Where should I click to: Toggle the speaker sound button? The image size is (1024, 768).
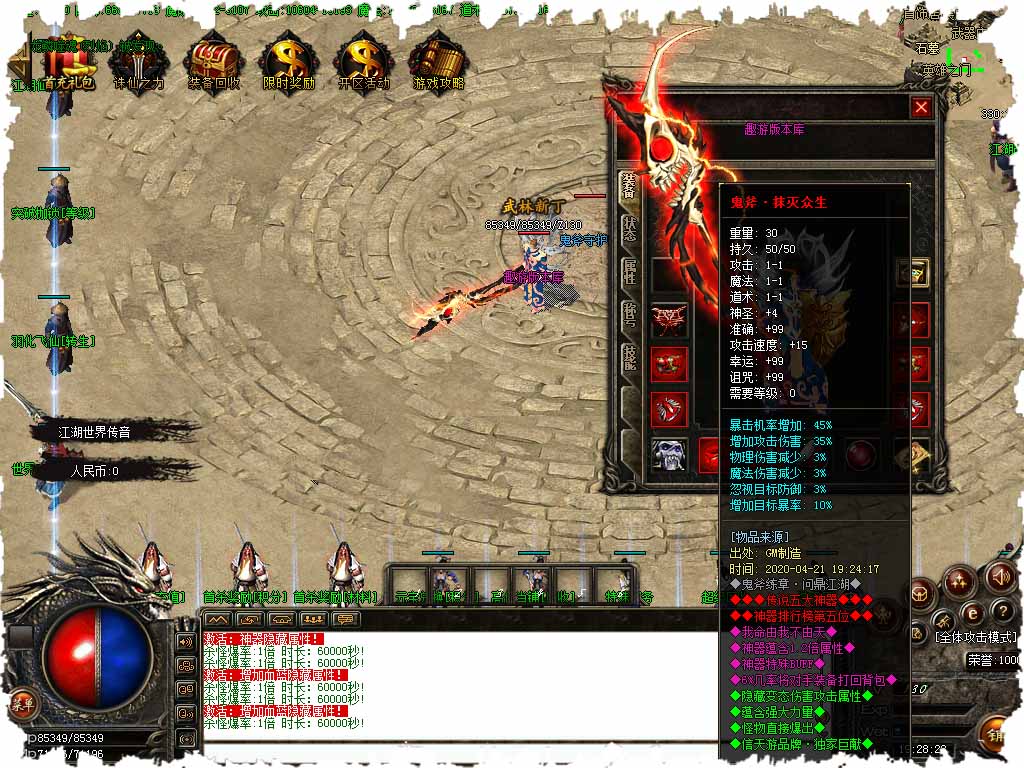click(x=1000, y=576)
